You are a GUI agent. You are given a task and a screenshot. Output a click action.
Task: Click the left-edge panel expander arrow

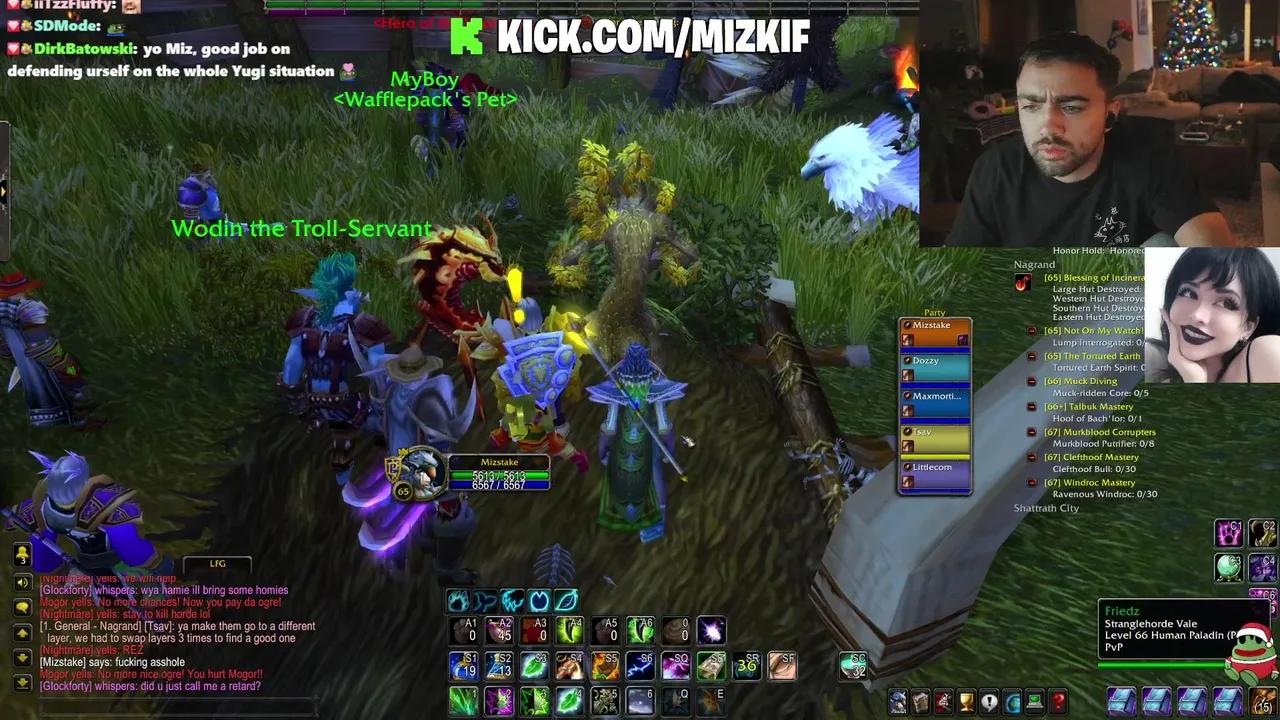4,190
